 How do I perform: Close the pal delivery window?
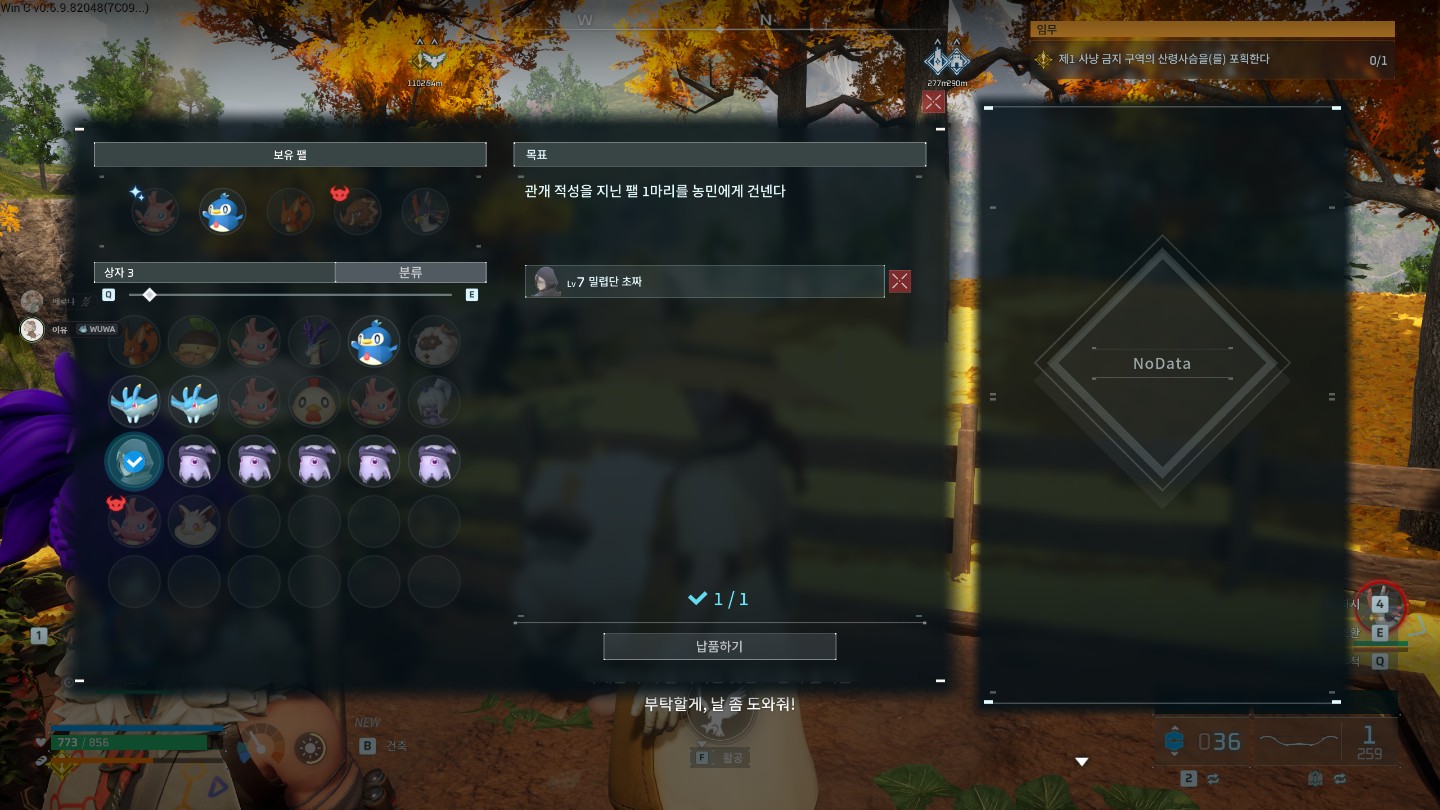point(933,101)
